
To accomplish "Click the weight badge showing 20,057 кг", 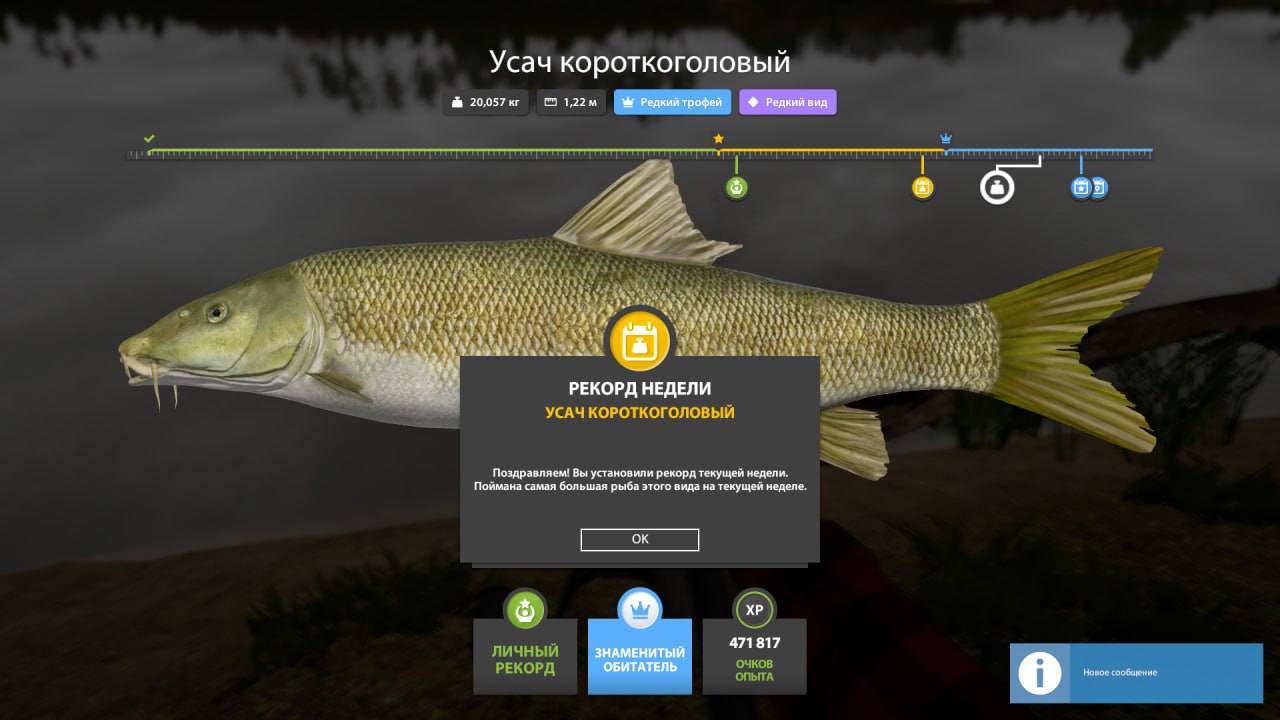I will click(x=485, y=101).
